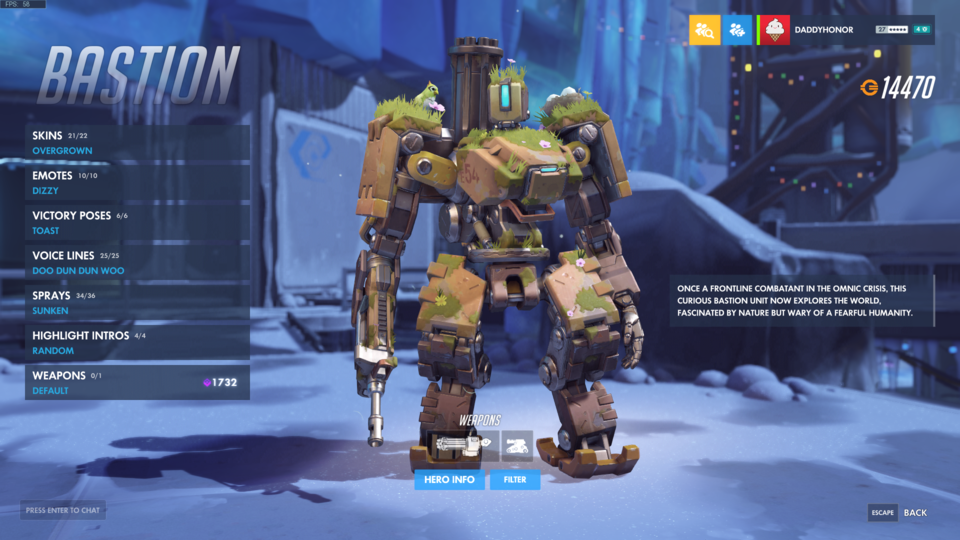
Task: Select the tank configuration weapon icon
Action: 517,446
